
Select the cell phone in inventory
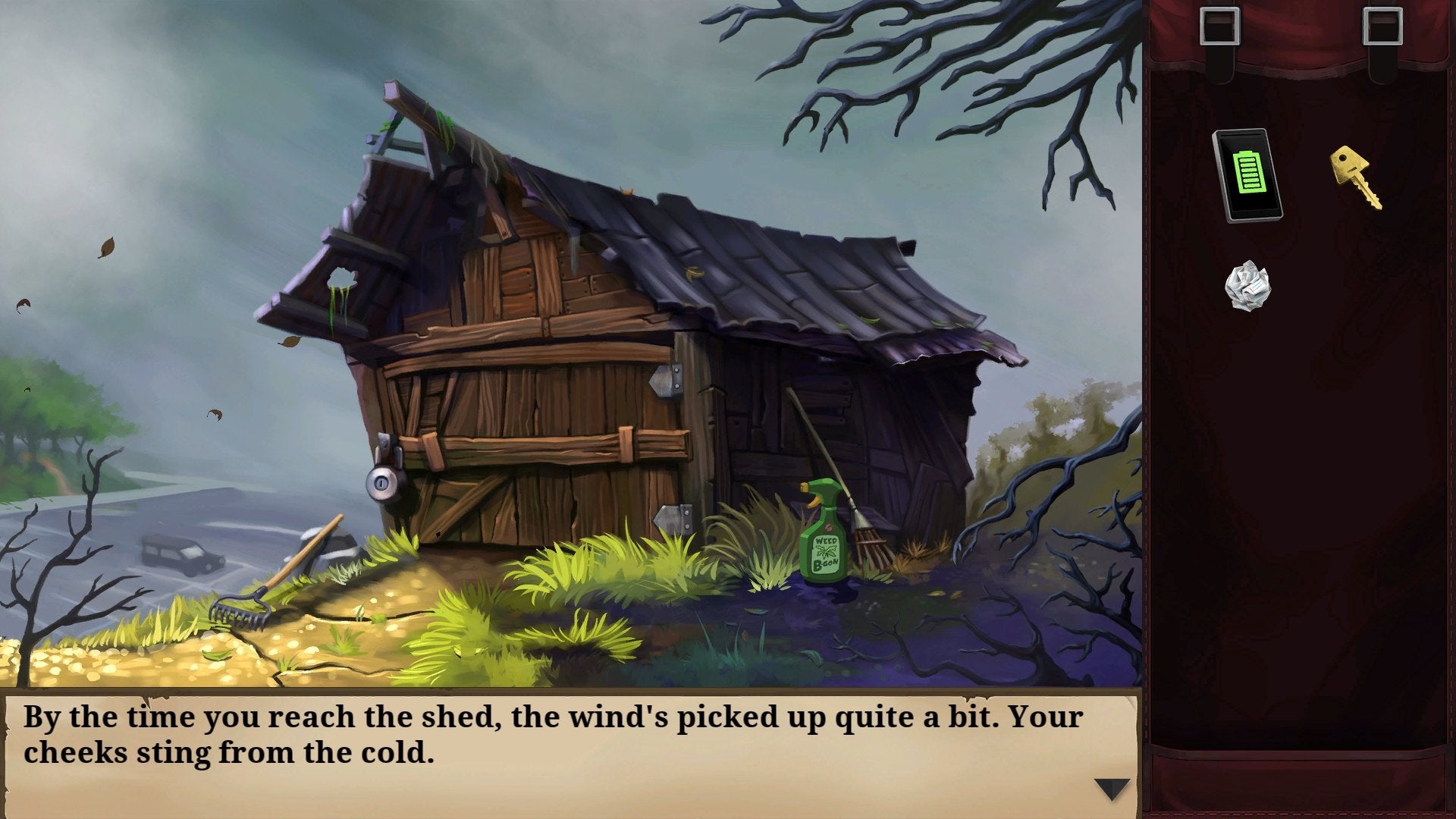[1247, 175]
